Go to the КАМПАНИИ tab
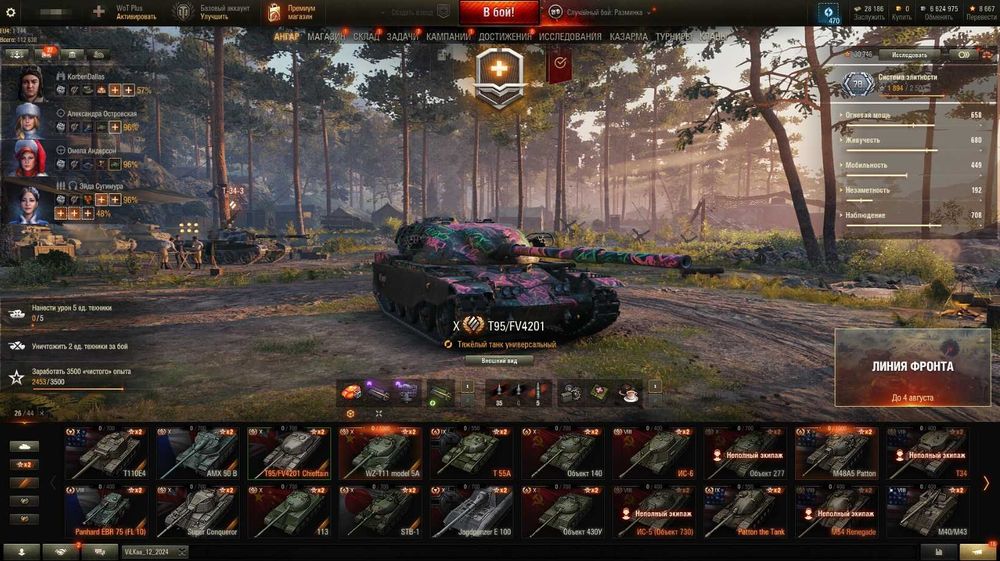The height and width of the screenshot is (561, 1000). click(x=448, y=36)
